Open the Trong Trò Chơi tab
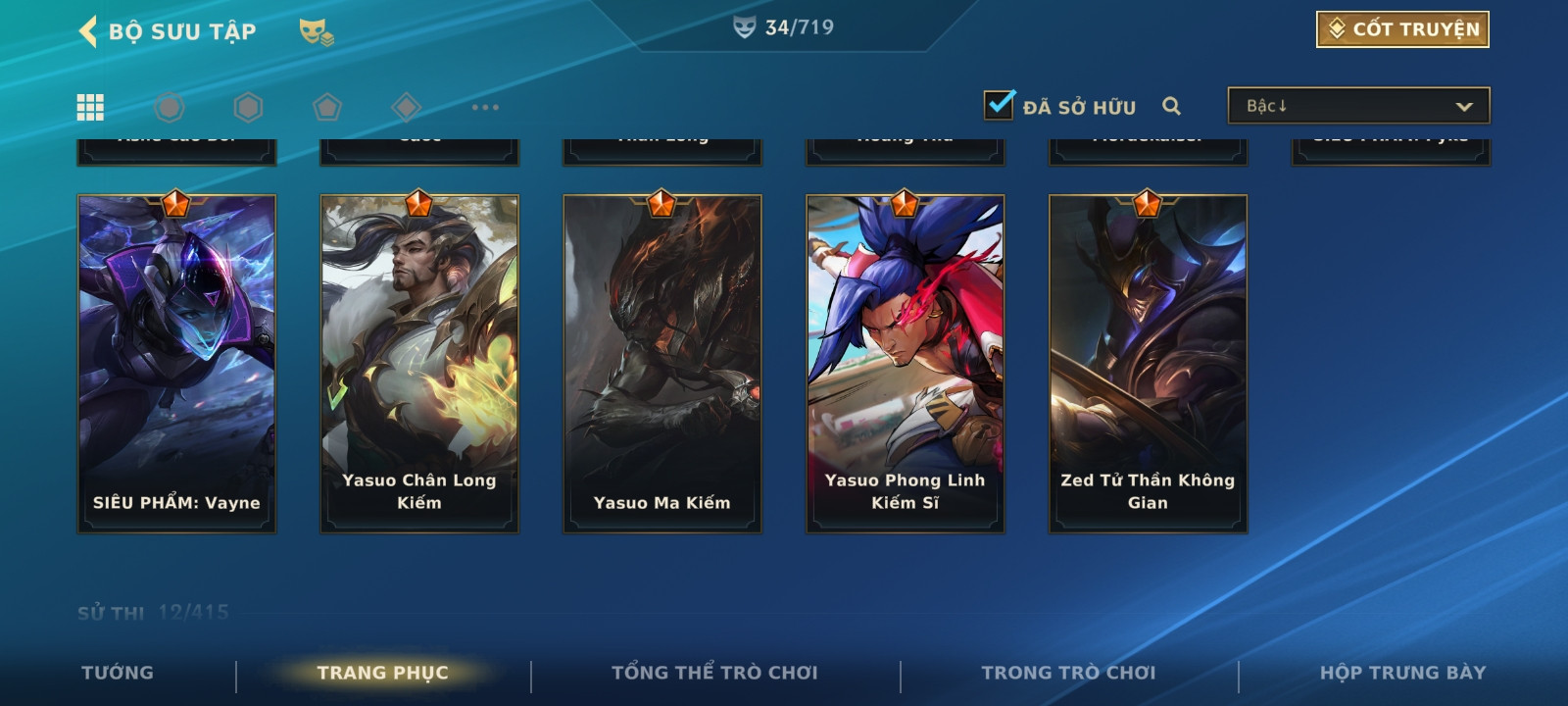 coord(1068,673)
